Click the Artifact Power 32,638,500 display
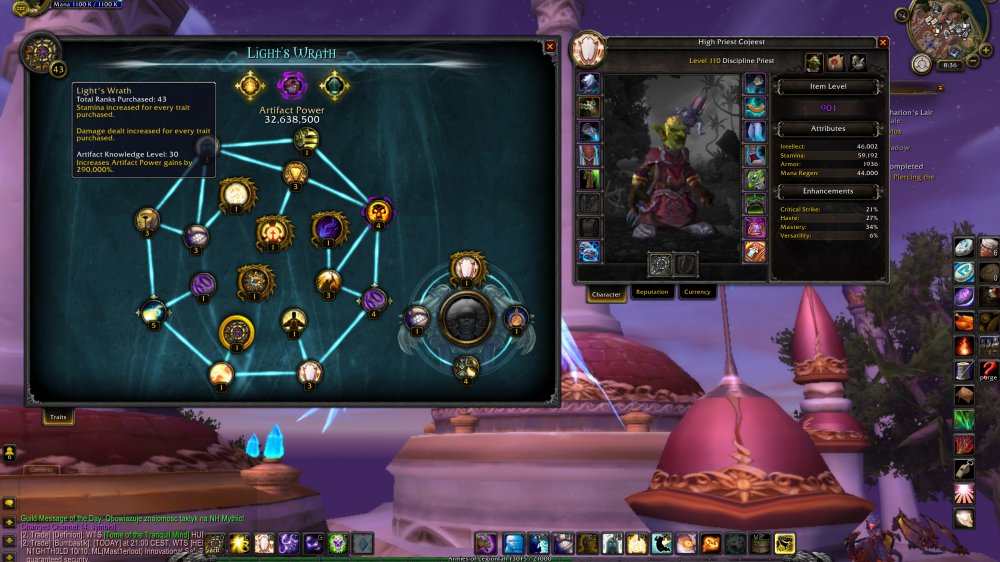 [x=291, y=119]
